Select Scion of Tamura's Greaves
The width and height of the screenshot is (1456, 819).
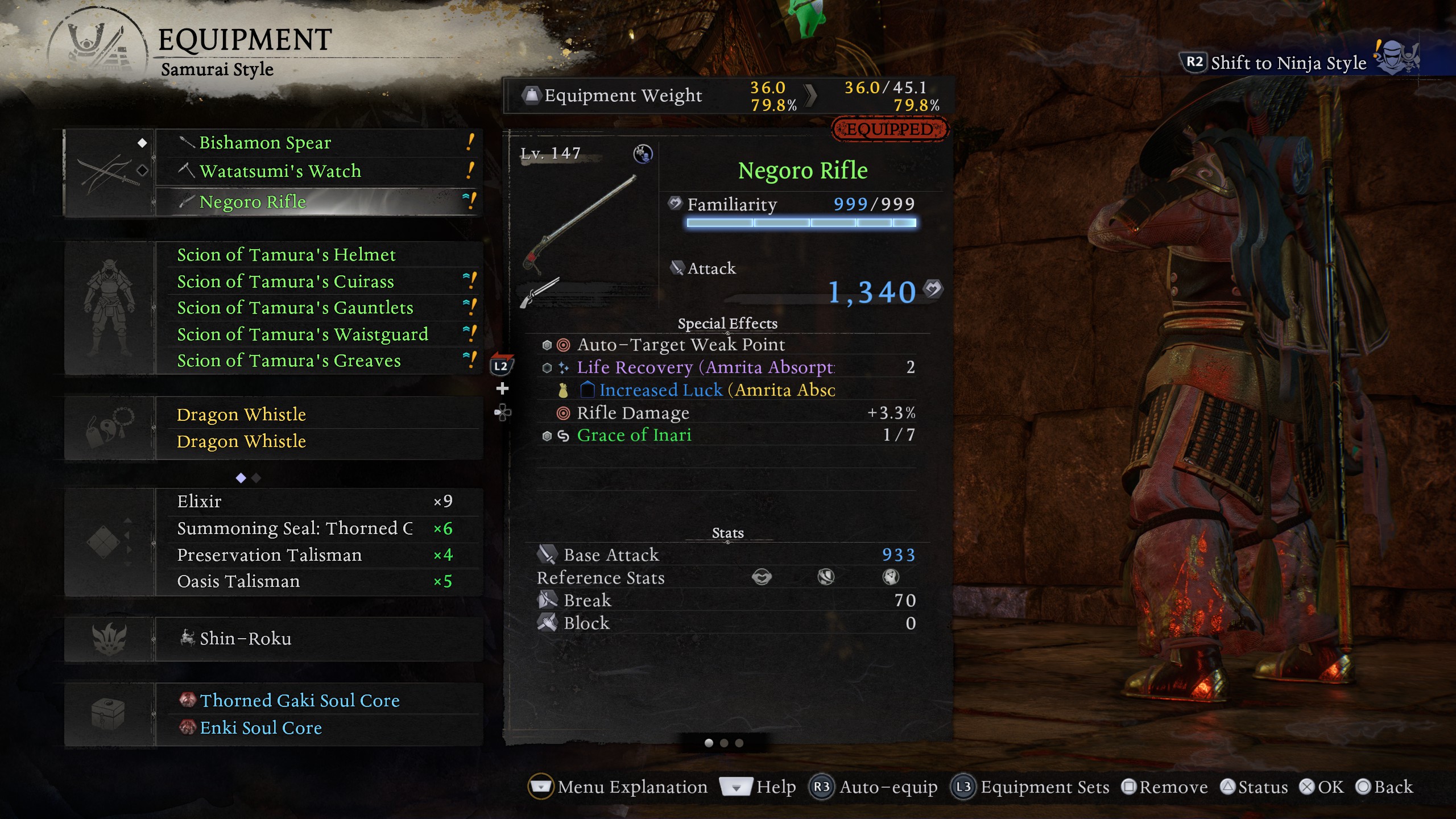tap(318, 361)
